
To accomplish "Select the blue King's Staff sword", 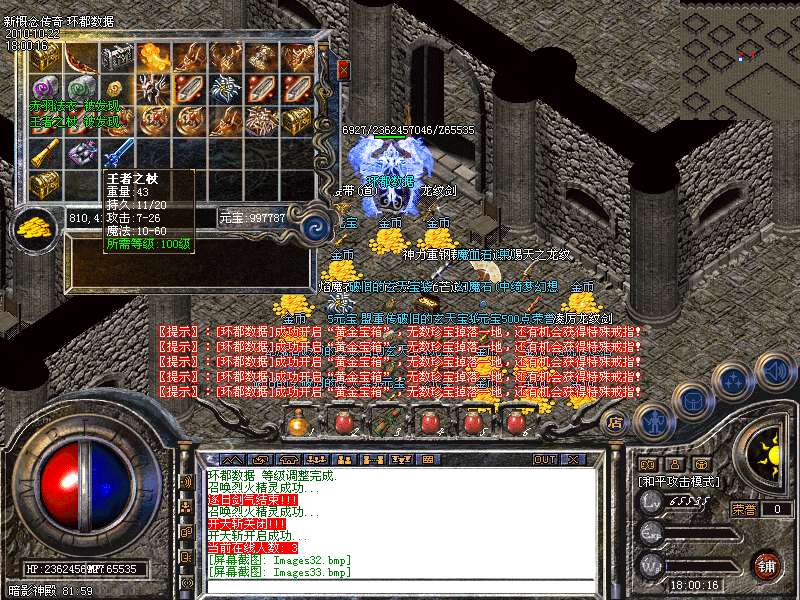I will coord(119,153).
